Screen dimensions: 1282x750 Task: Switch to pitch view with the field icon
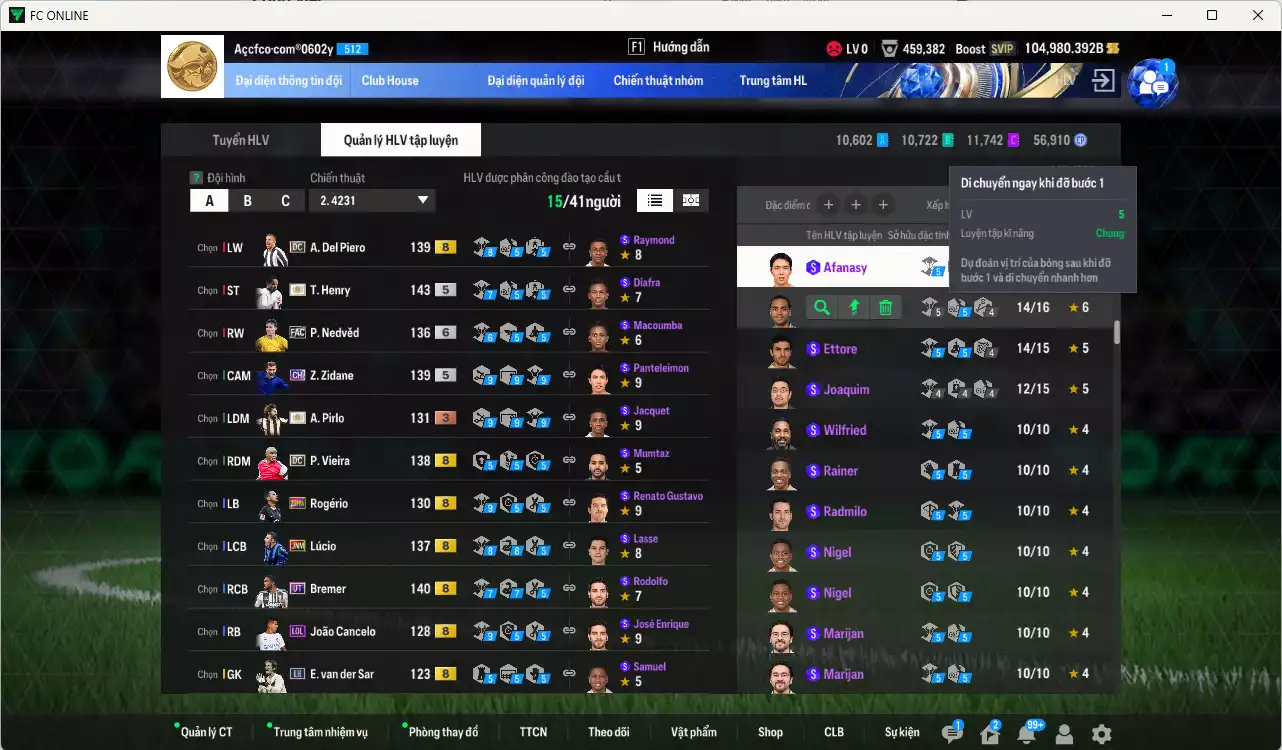(690, 200)
